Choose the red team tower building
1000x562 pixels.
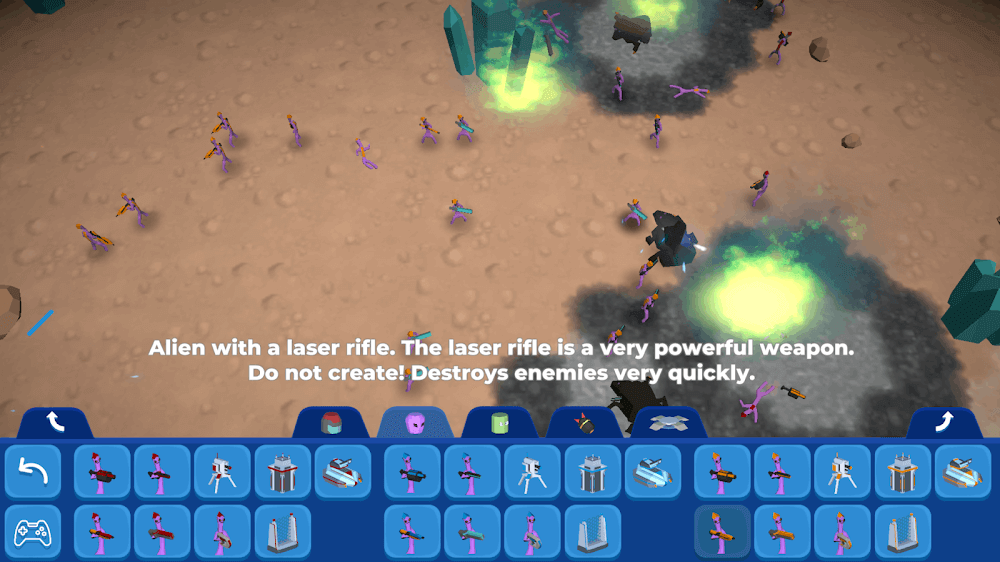point(282,472)
